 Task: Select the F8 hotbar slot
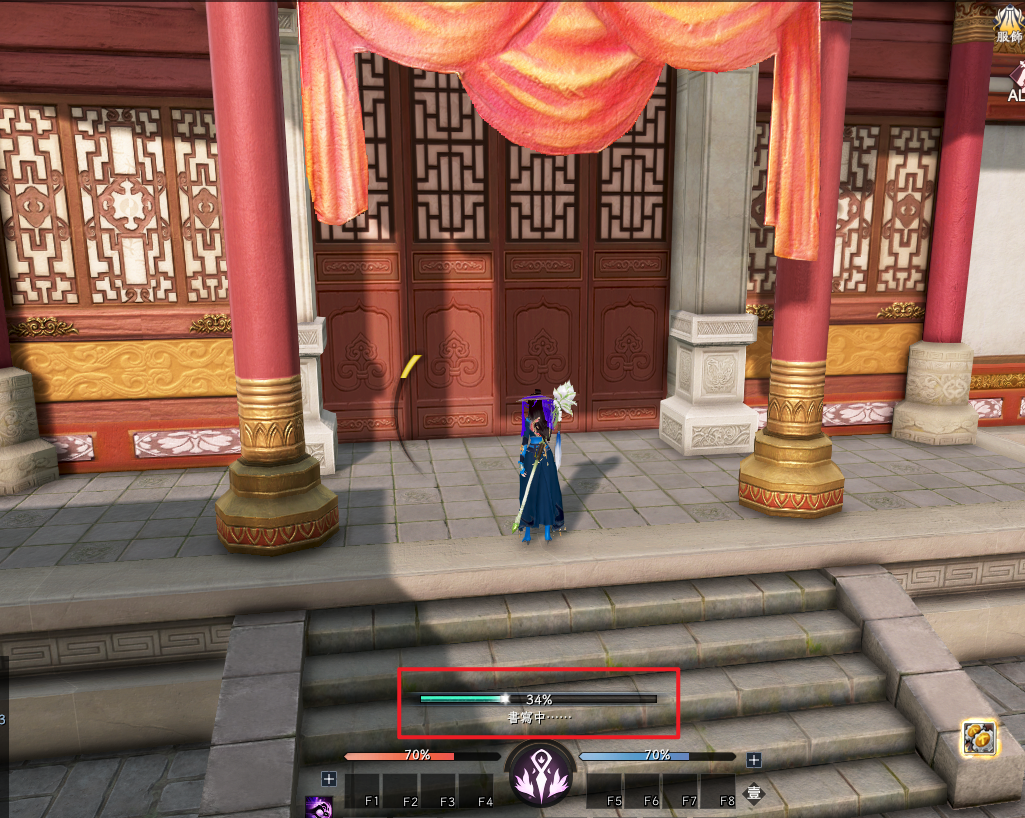pyautogui.click(x=718, y=790)
